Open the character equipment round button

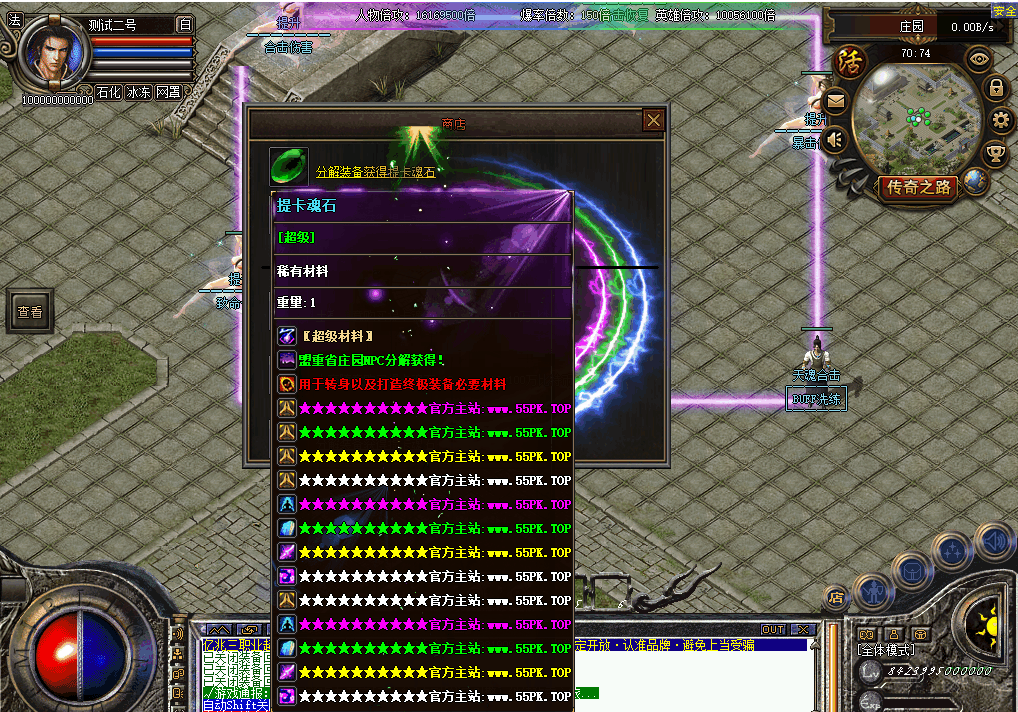[874, 590]
